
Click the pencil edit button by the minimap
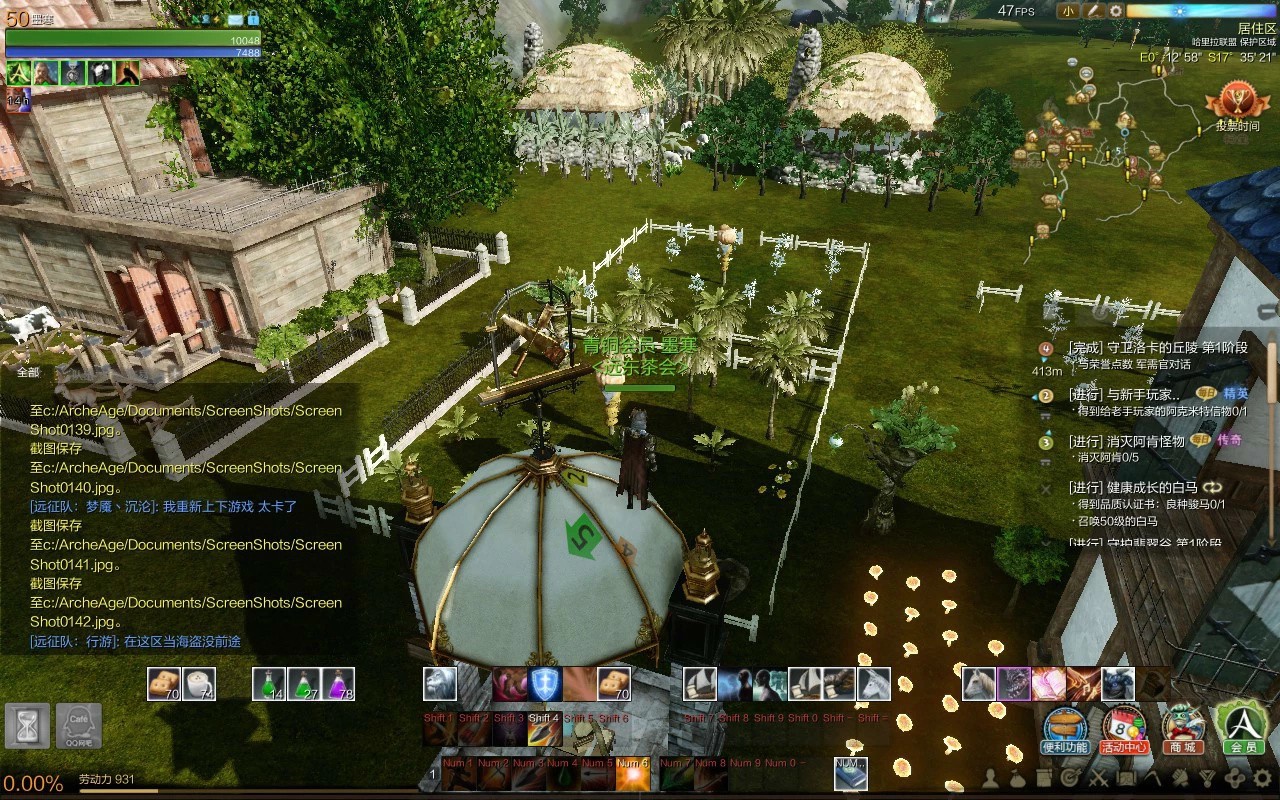click(x=1093, y=11)
